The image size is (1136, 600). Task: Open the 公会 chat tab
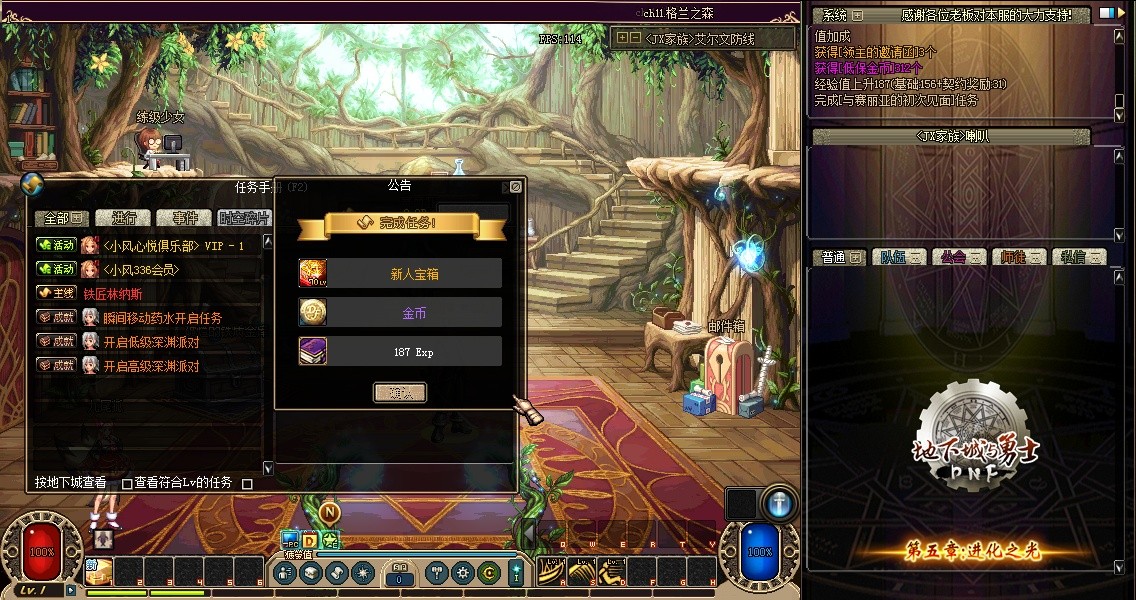[958, 257]
